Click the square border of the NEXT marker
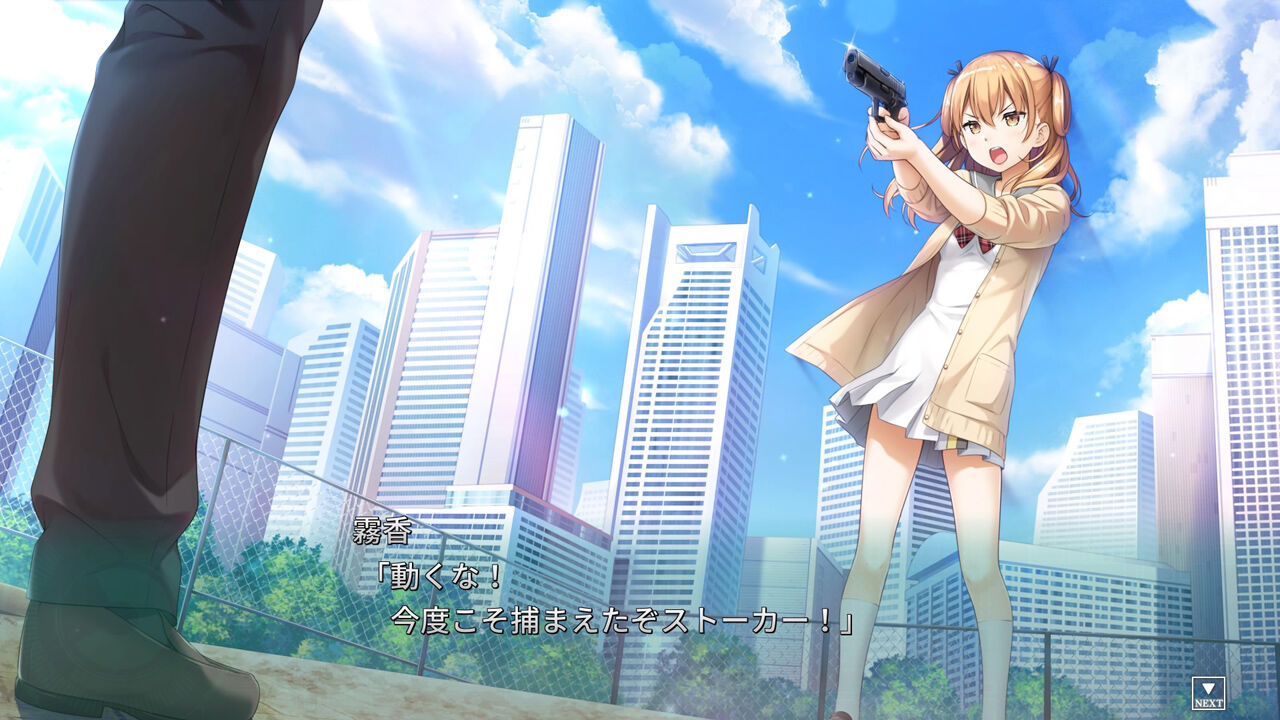Screen dimensions: 1280x720 click(1195, 691)
